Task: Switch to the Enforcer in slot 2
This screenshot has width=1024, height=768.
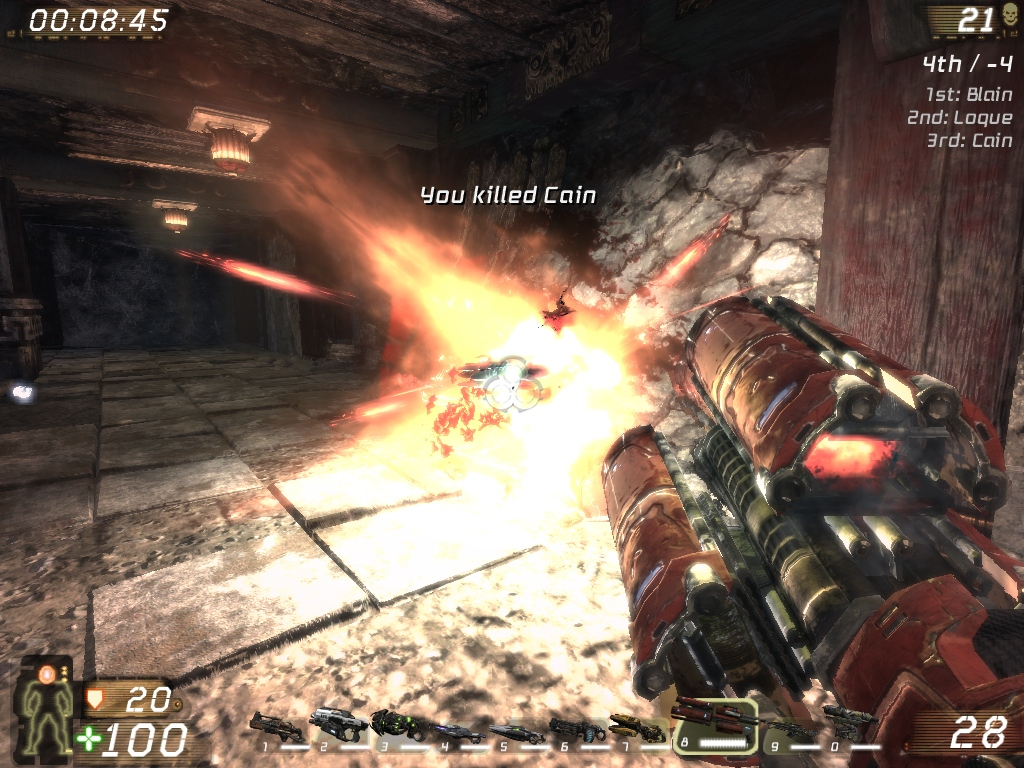Action: click(x=338, y=722)
